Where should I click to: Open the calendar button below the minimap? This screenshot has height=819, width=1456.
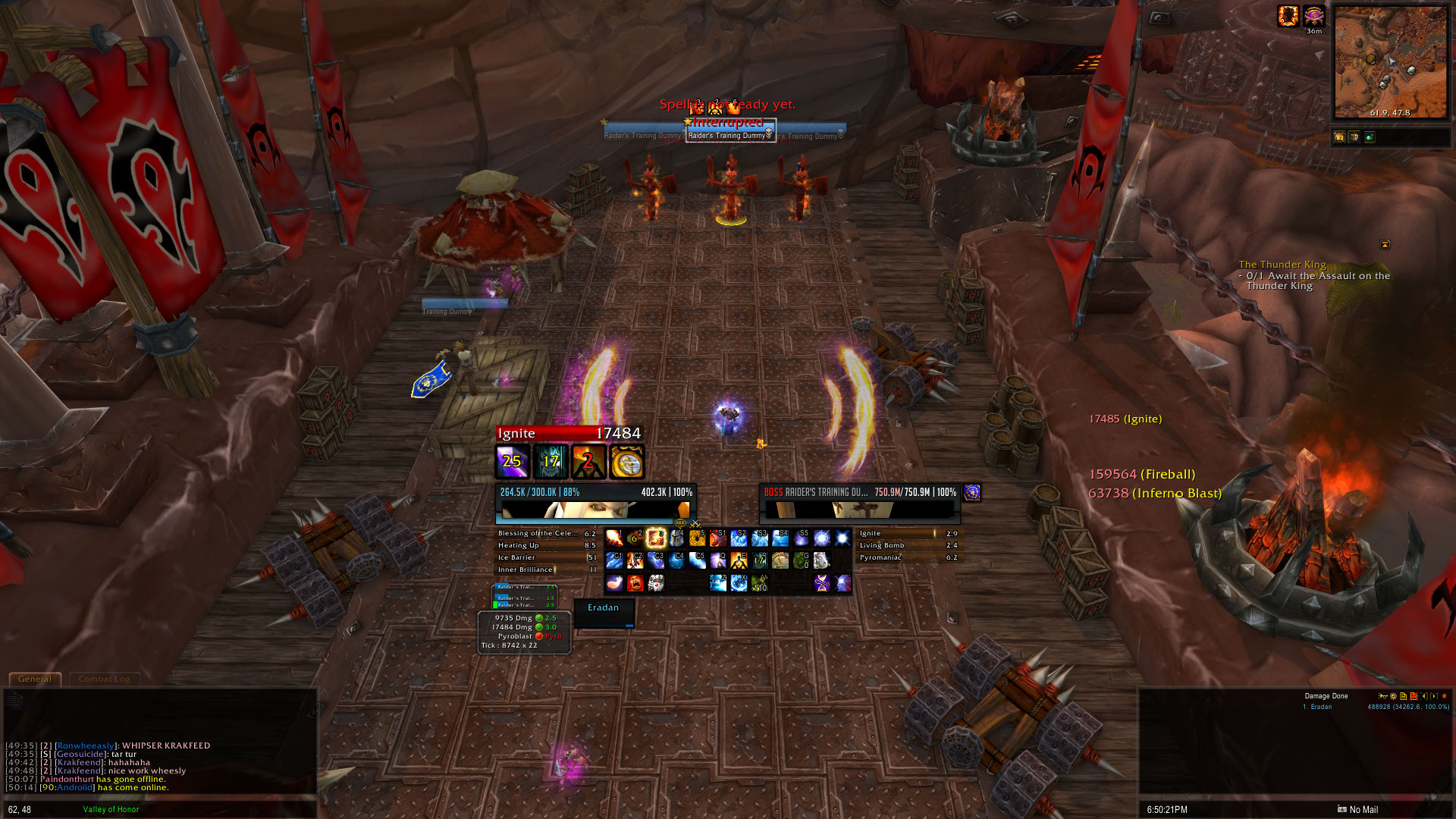pos(1338,137)
